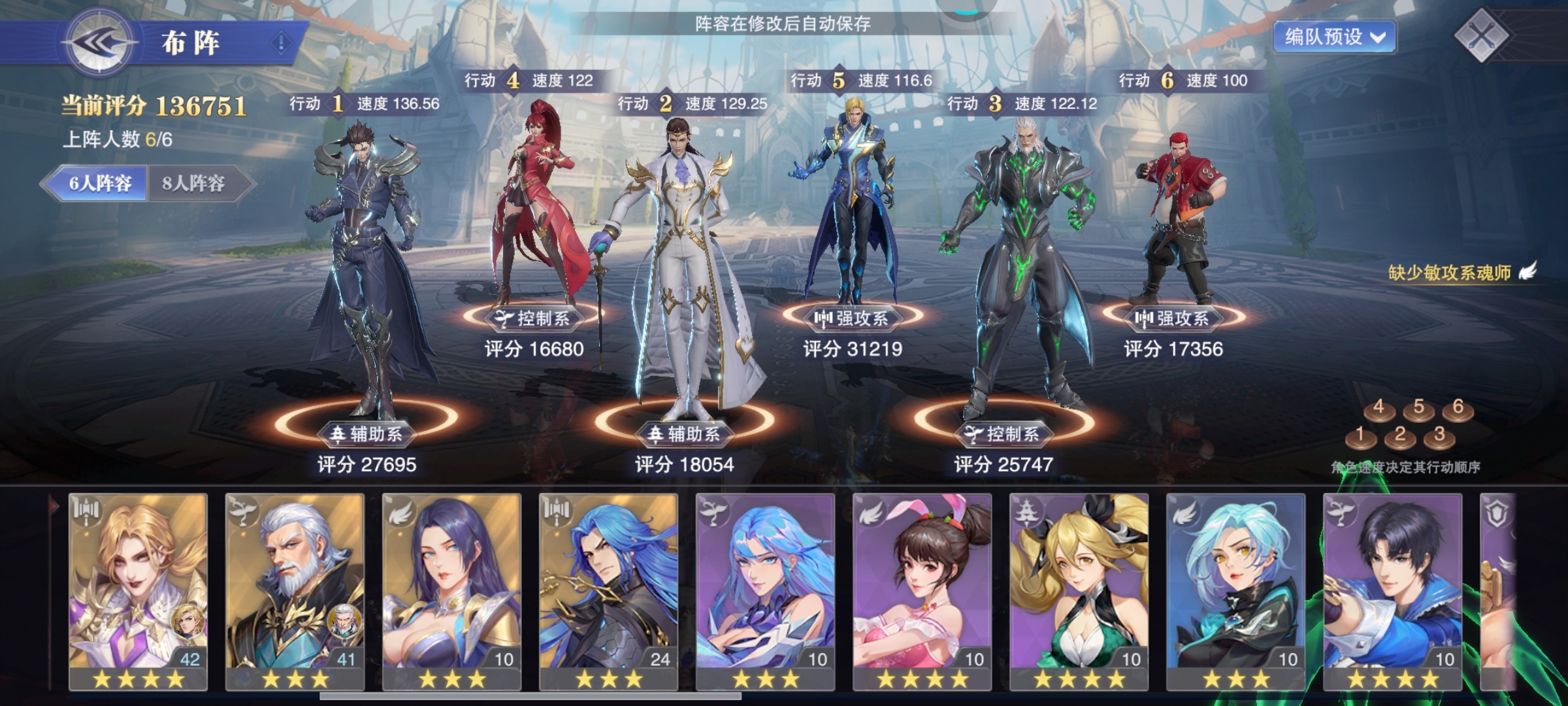Viewport: 1568px width, 706px height.
Task: Switch to the 8人阵容 tab
Action: pos(194,183)
